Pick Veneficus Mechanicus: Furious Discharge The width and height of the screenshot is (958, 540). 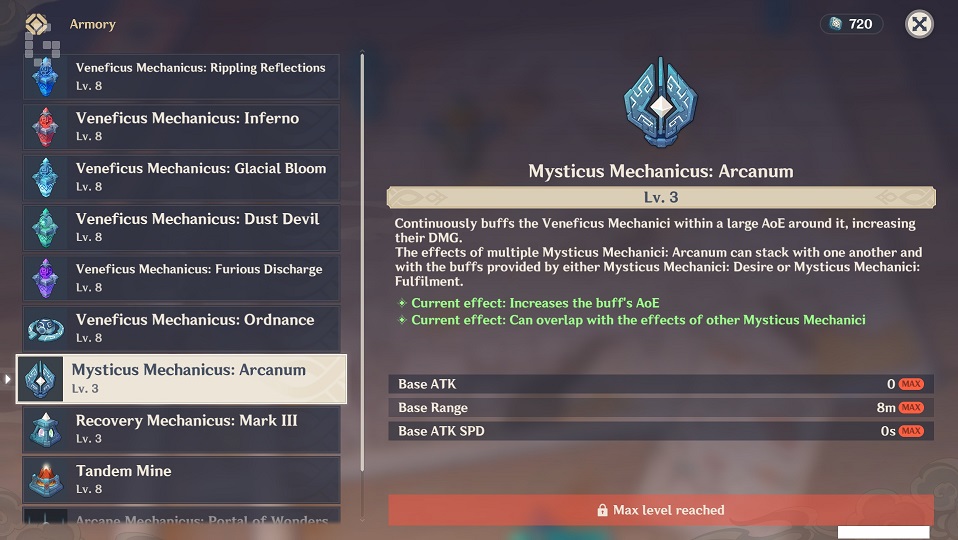181,278
